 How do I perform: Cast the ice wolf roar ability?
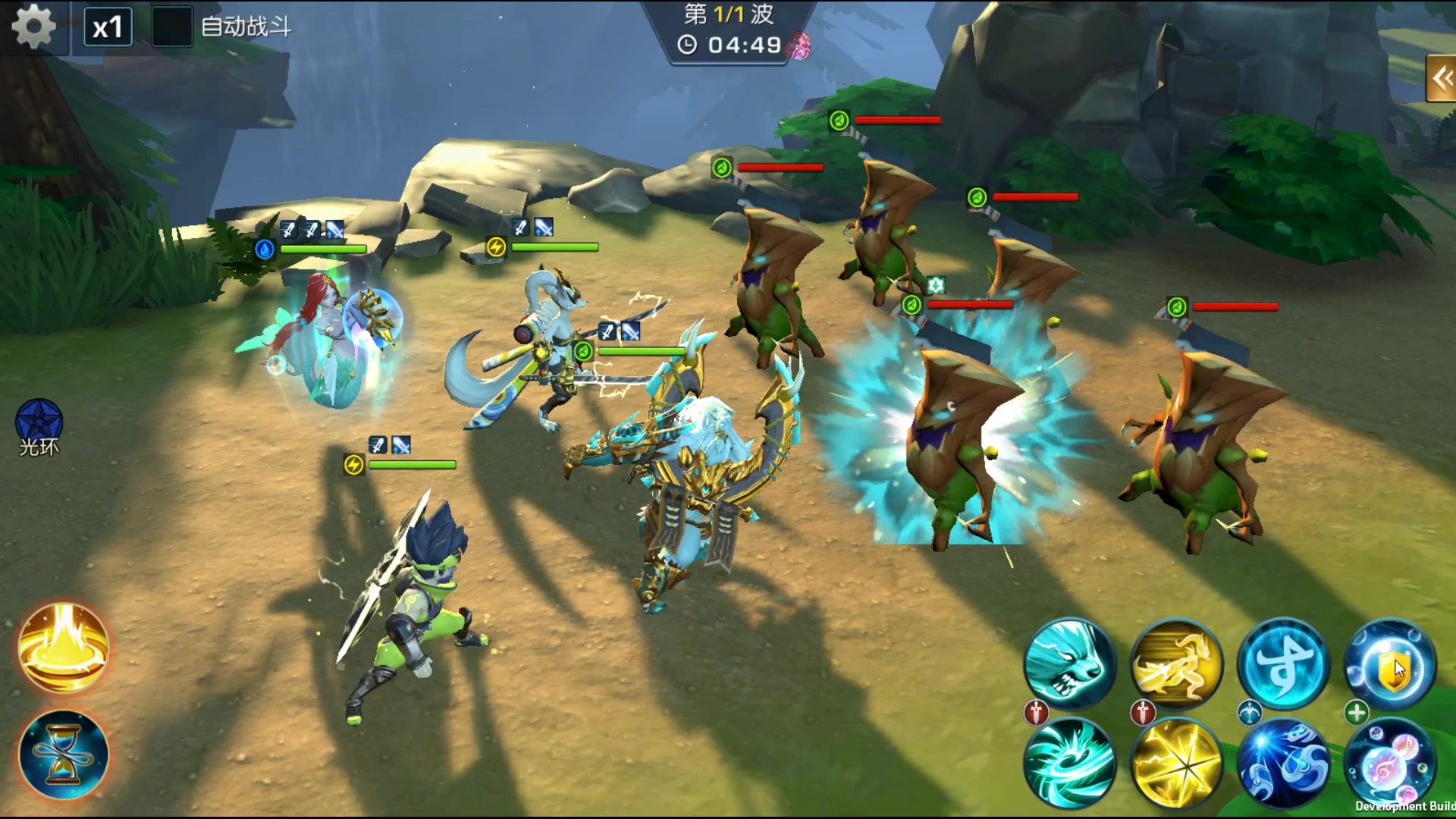tap(1069, 664)
